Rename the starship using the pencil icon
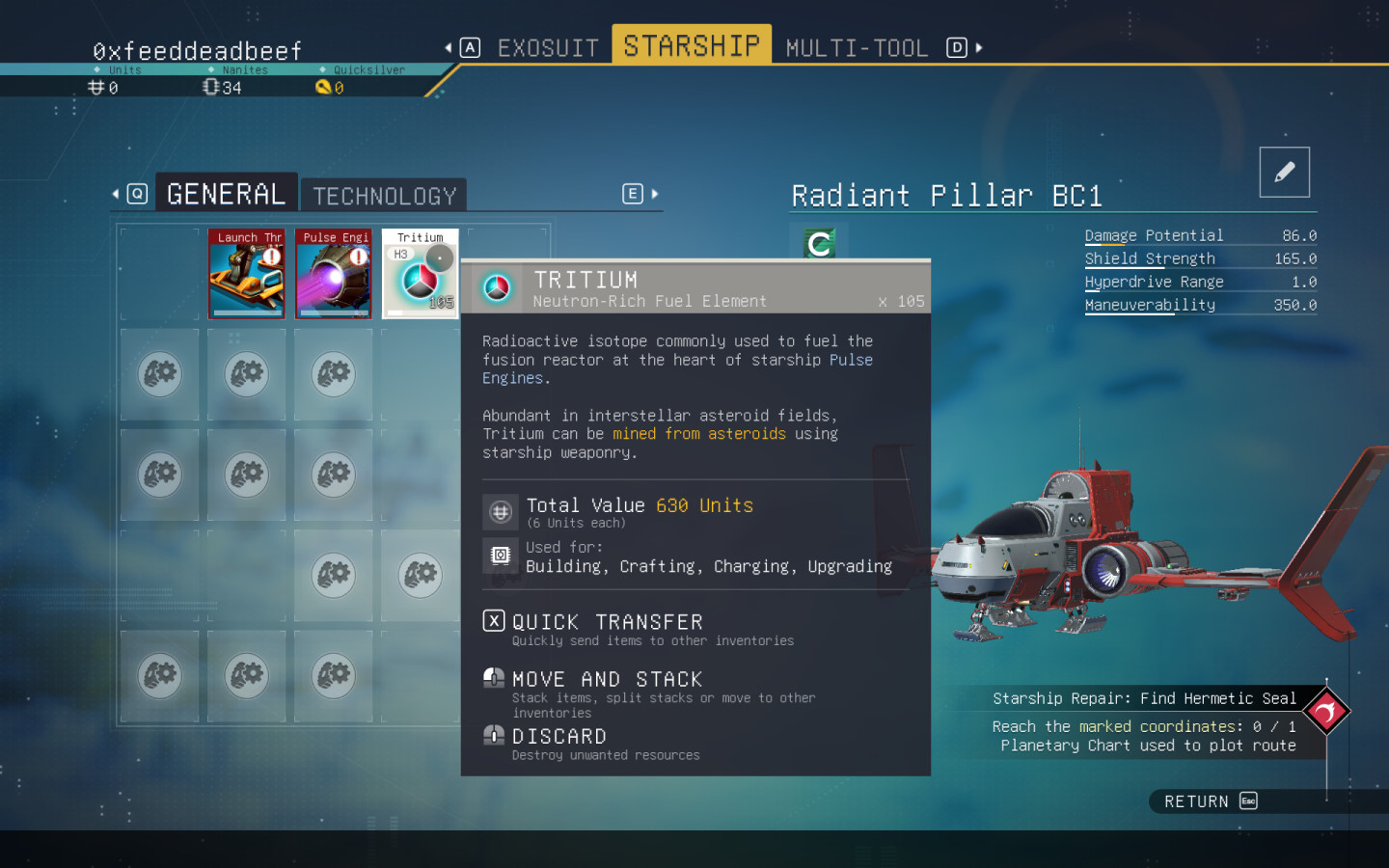 point(1284,171)
